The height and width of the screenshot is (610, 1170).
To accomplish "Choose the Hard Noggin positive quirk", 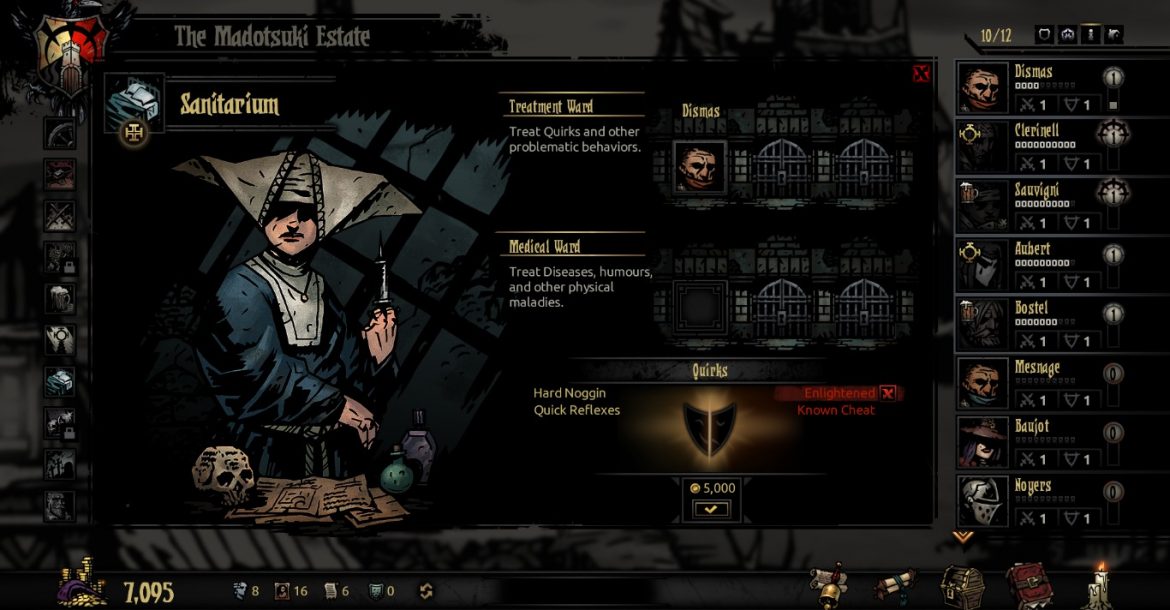I will coord(569,394).
